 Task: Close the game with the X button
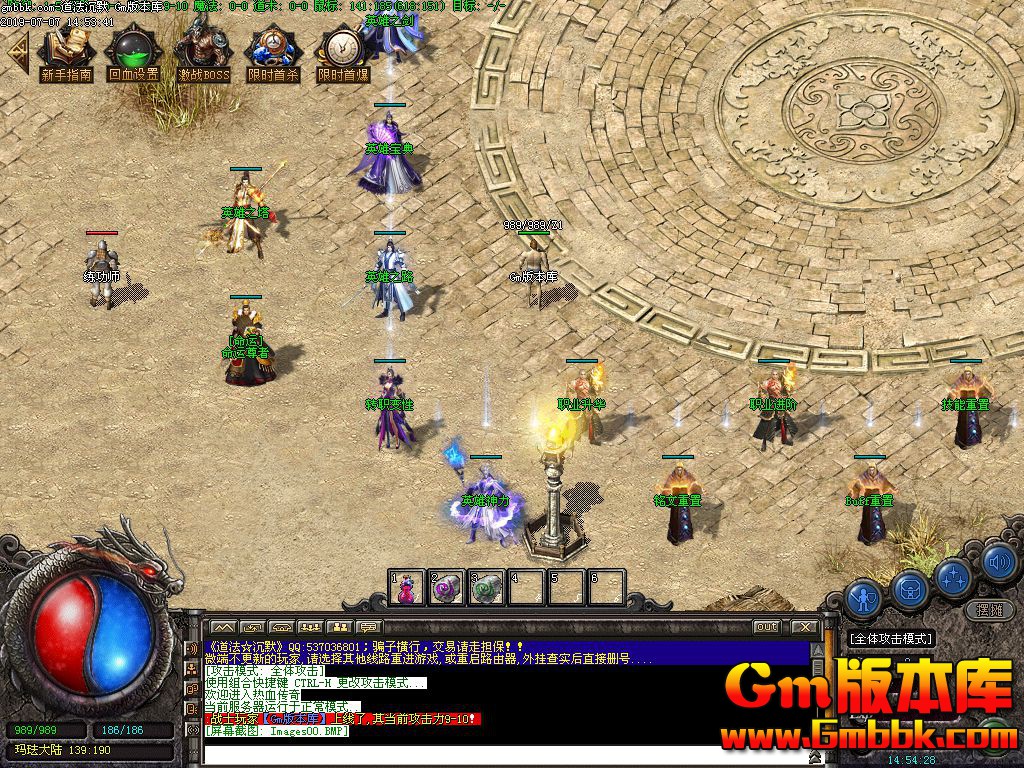[x=803, y=627]
